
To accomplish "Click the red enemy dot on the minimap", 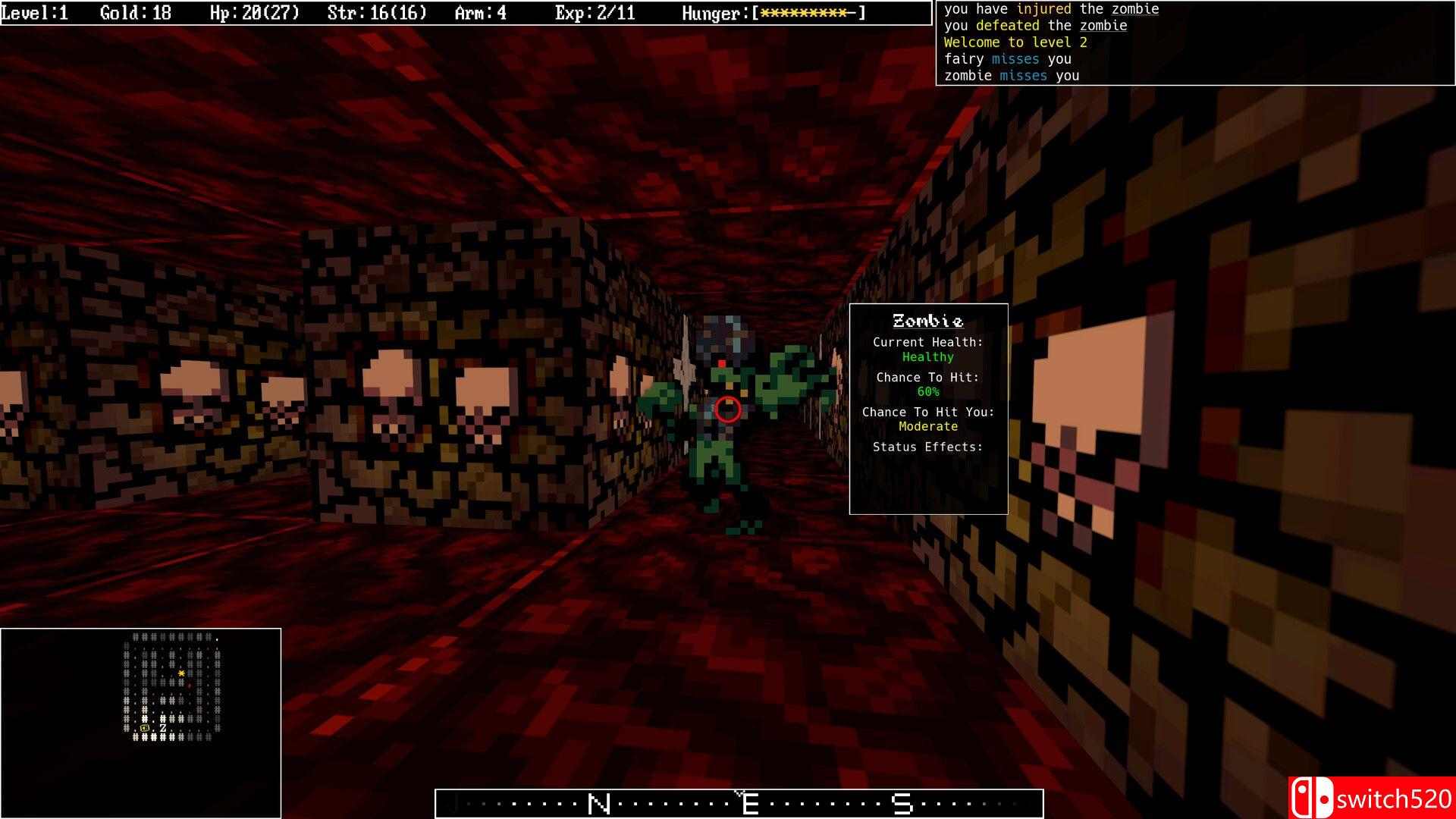I will [189, 686].
